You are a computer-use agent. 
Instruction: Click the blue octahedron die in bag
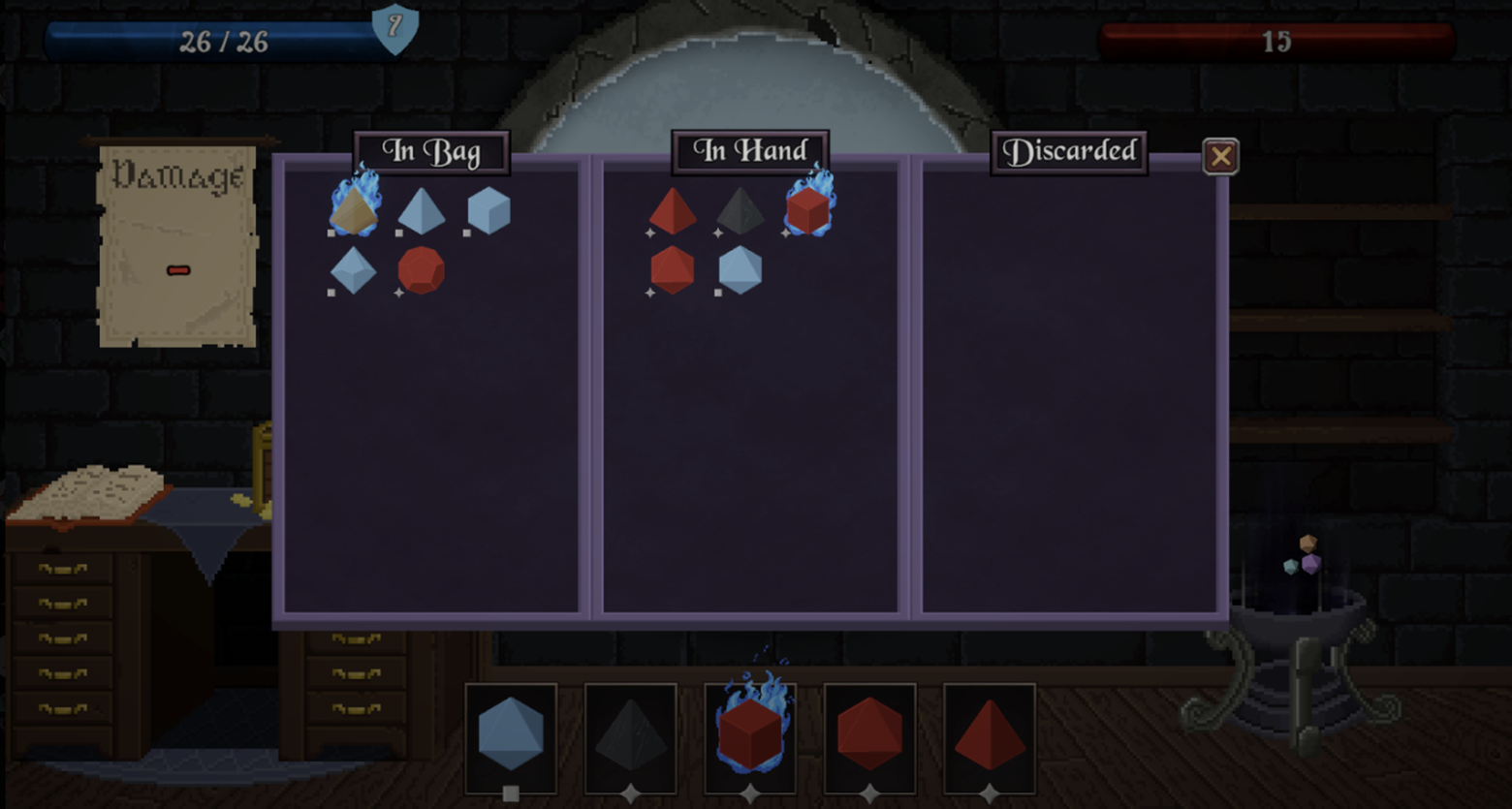point(354,270)
